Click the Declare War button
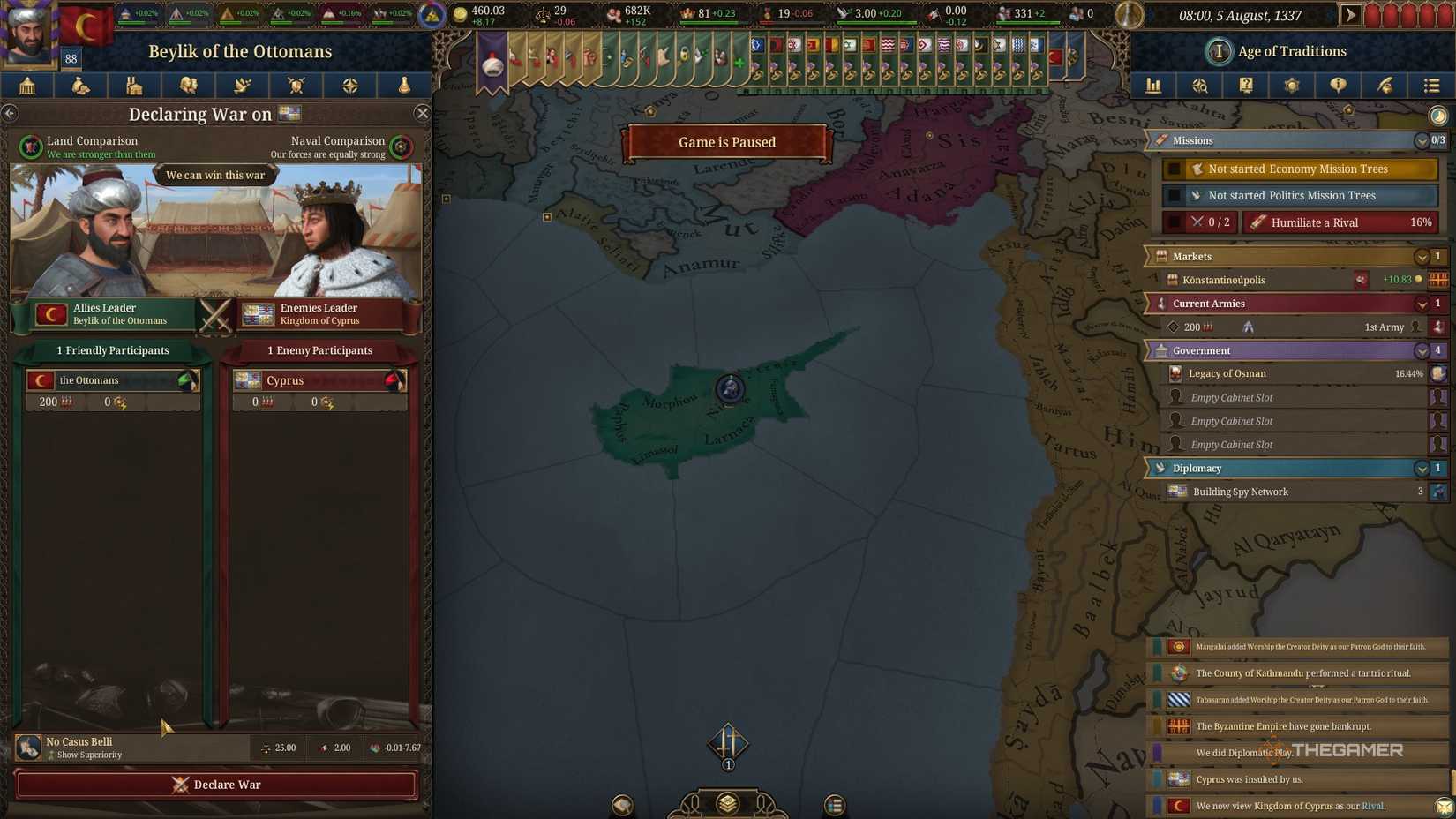The height and width of the screenshot is (819, 1456). click(214, 785)
